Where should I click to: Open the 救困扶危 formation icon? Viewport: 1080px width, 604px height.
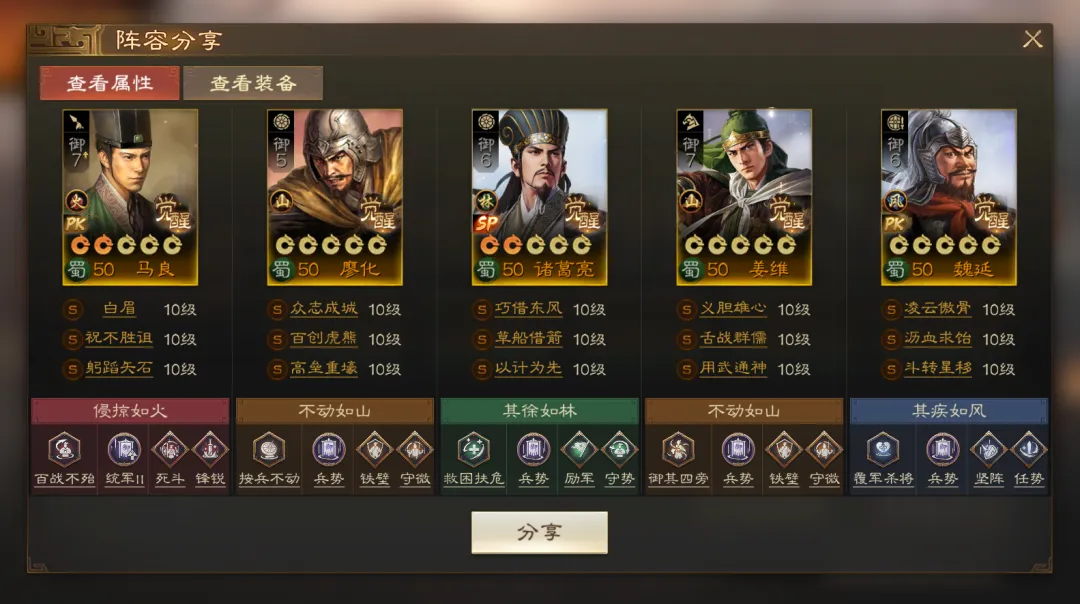click(473, 450)
